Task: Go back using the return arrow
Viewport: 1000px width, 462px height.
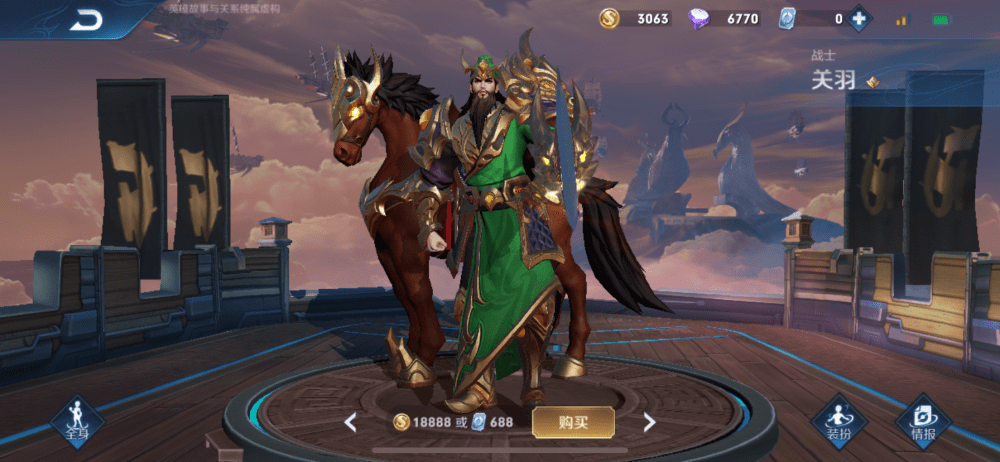Action: point(86,21)
